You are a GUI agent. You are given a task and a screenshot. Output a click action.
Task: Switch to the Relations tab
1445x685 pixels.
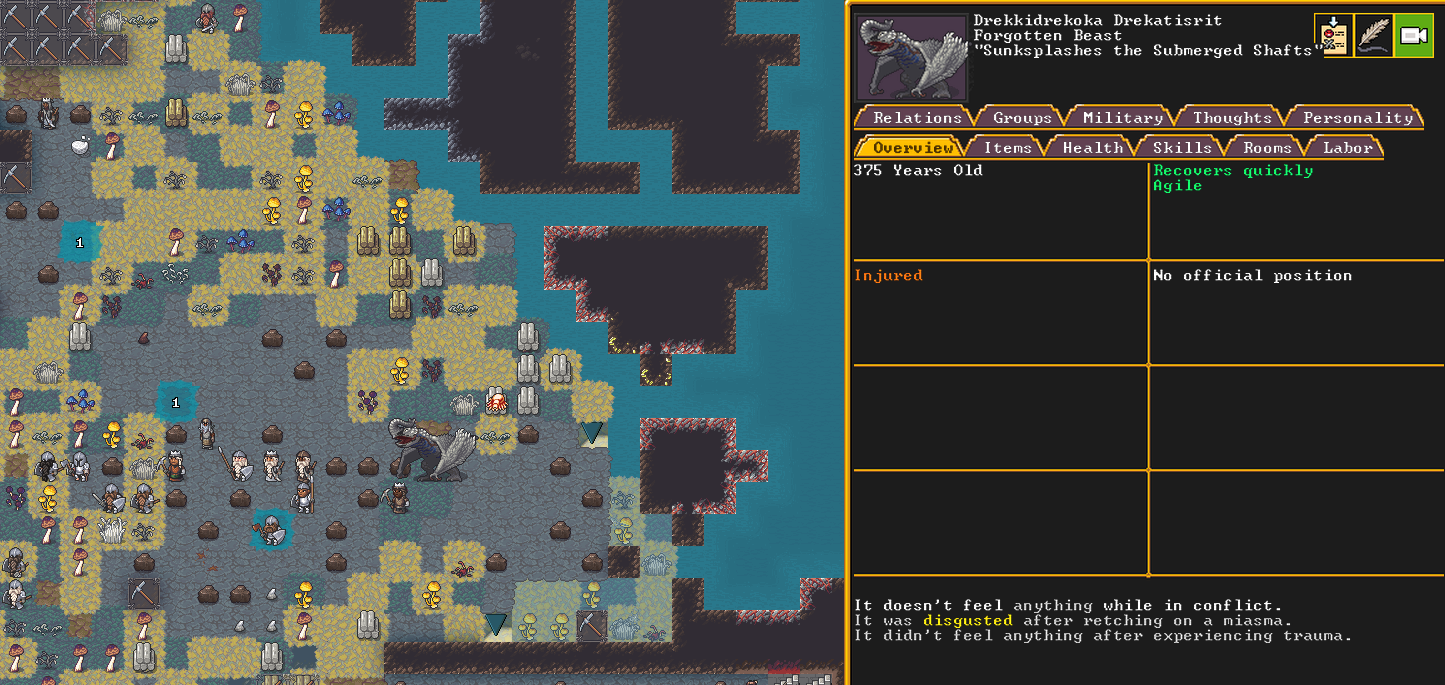[916, 117]
